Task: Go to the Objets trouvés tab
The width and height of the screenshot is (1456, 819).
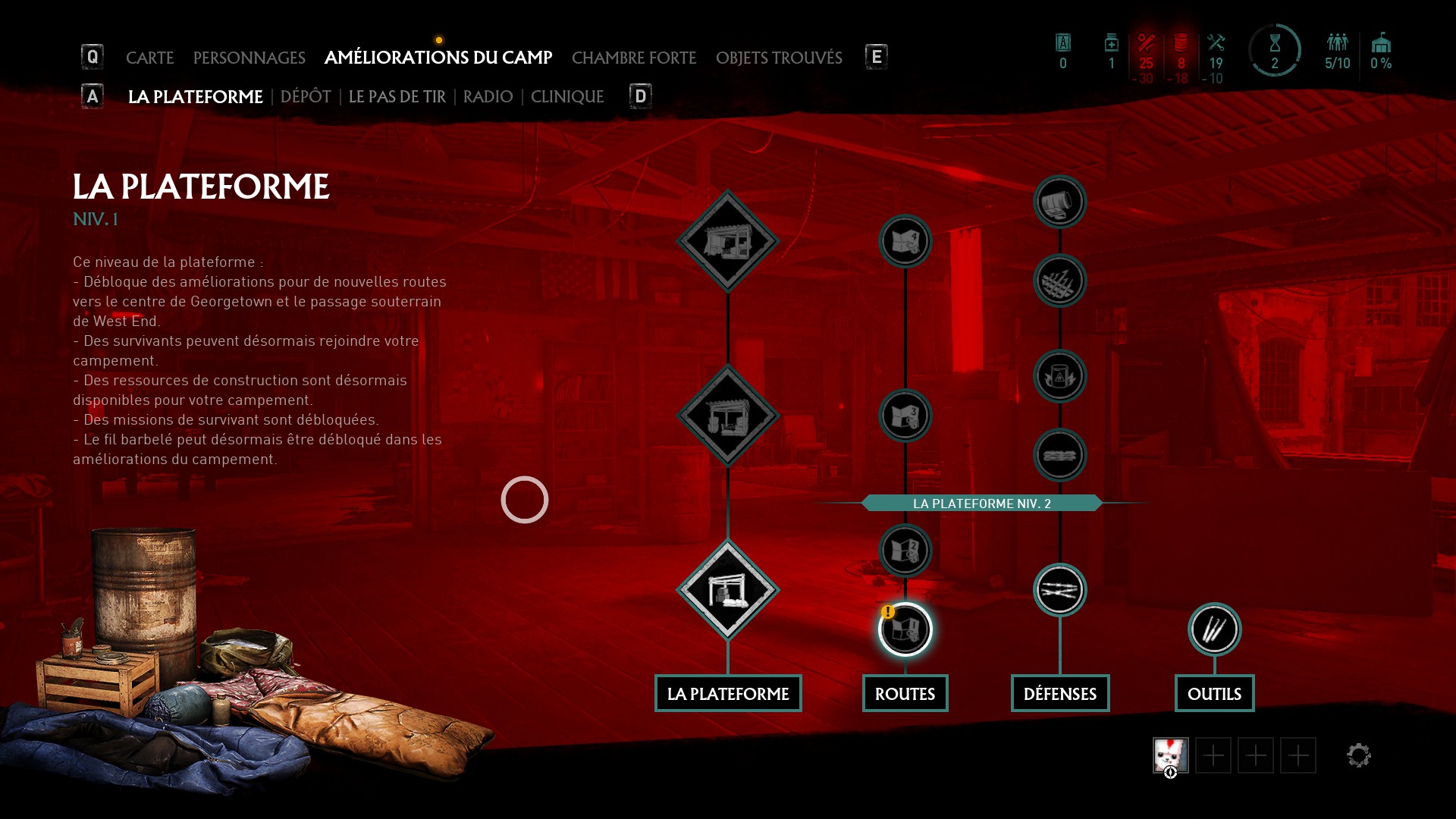Action: 779,58
